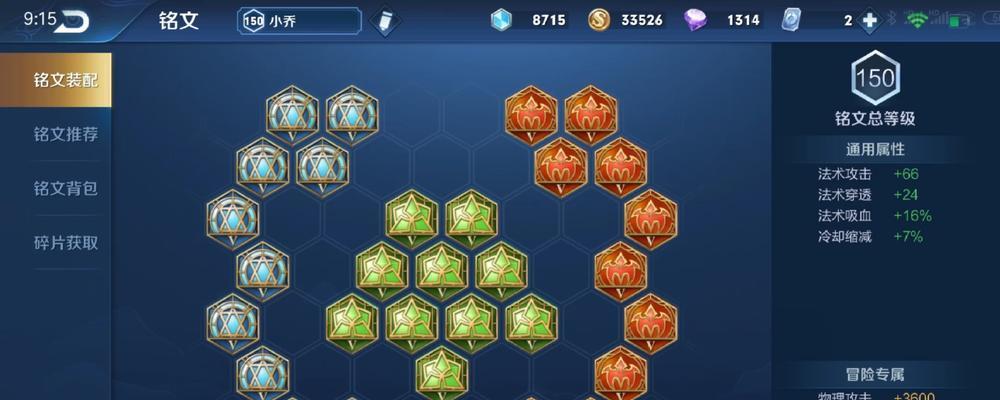Open the 铭文背包 tab

[x=65, y=188]
